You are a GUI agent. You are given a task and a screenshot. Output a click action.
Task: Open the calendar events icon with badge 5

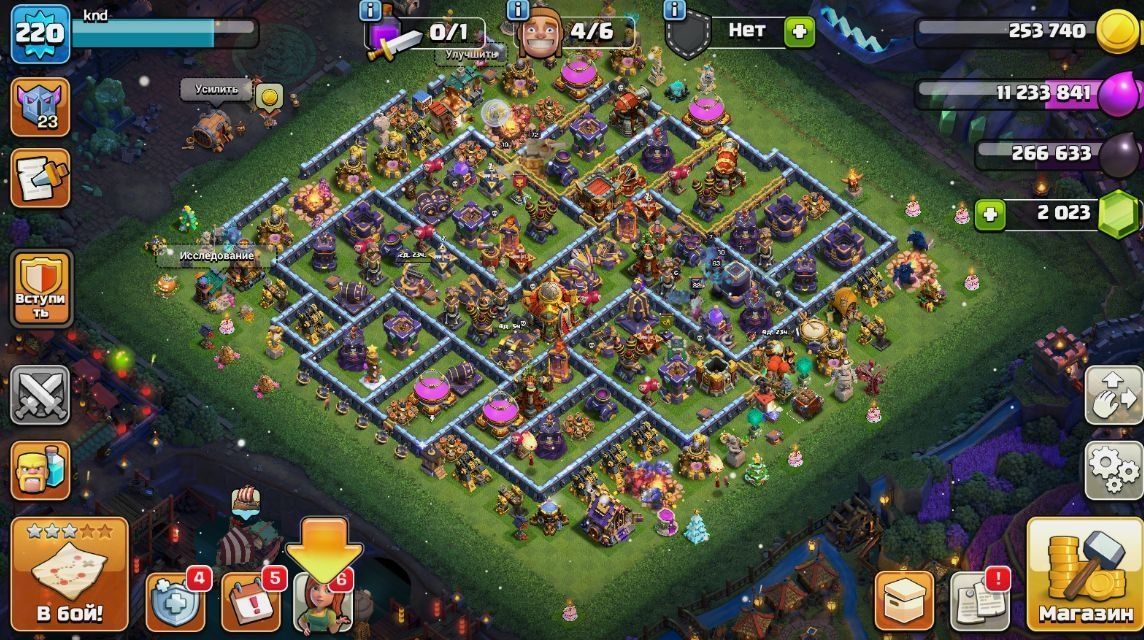tap(250, 603)
